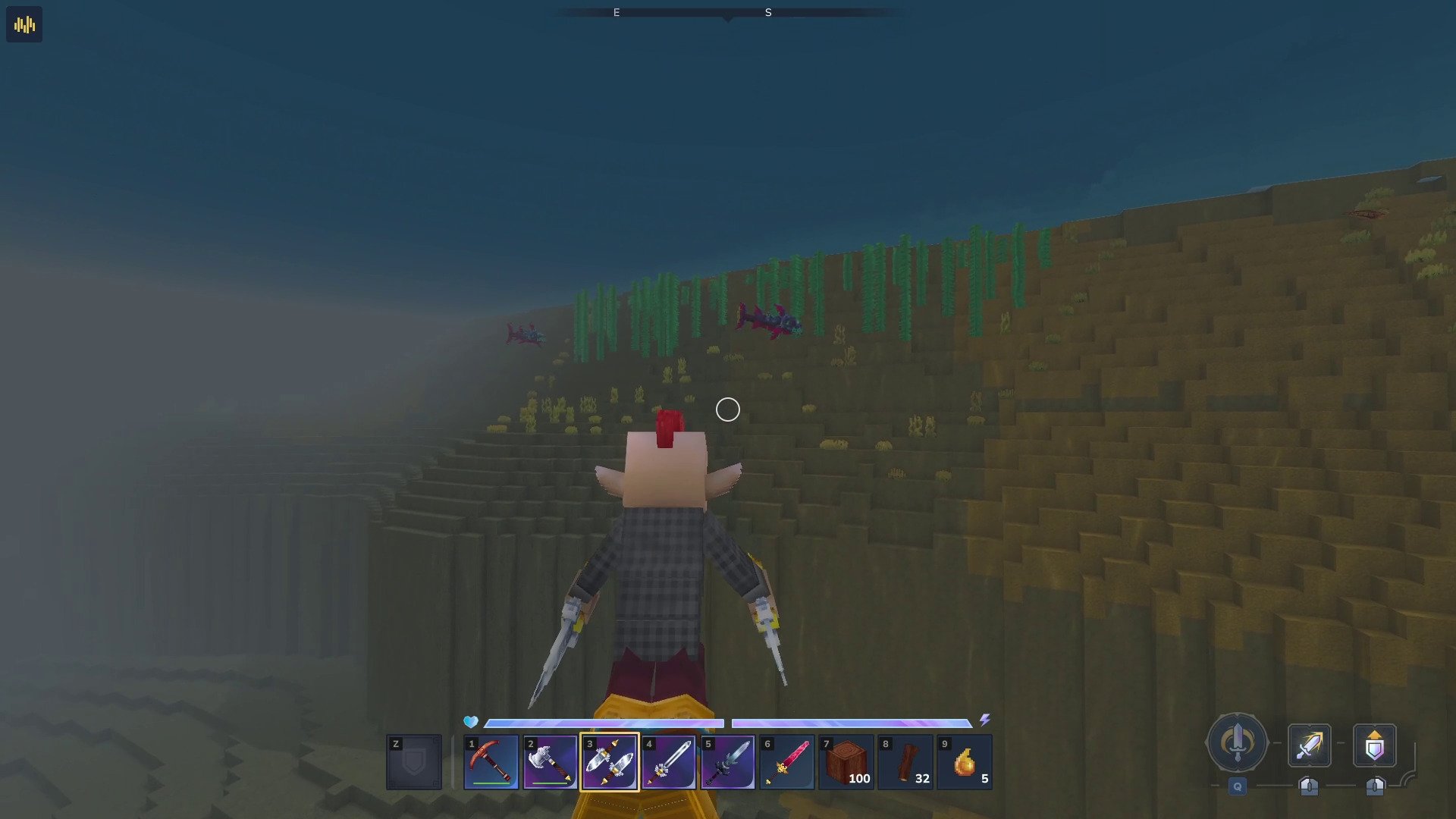Pick the wooden log stack of 32
The height and width of the screenshot is (819, 1456).
(905, 762)
